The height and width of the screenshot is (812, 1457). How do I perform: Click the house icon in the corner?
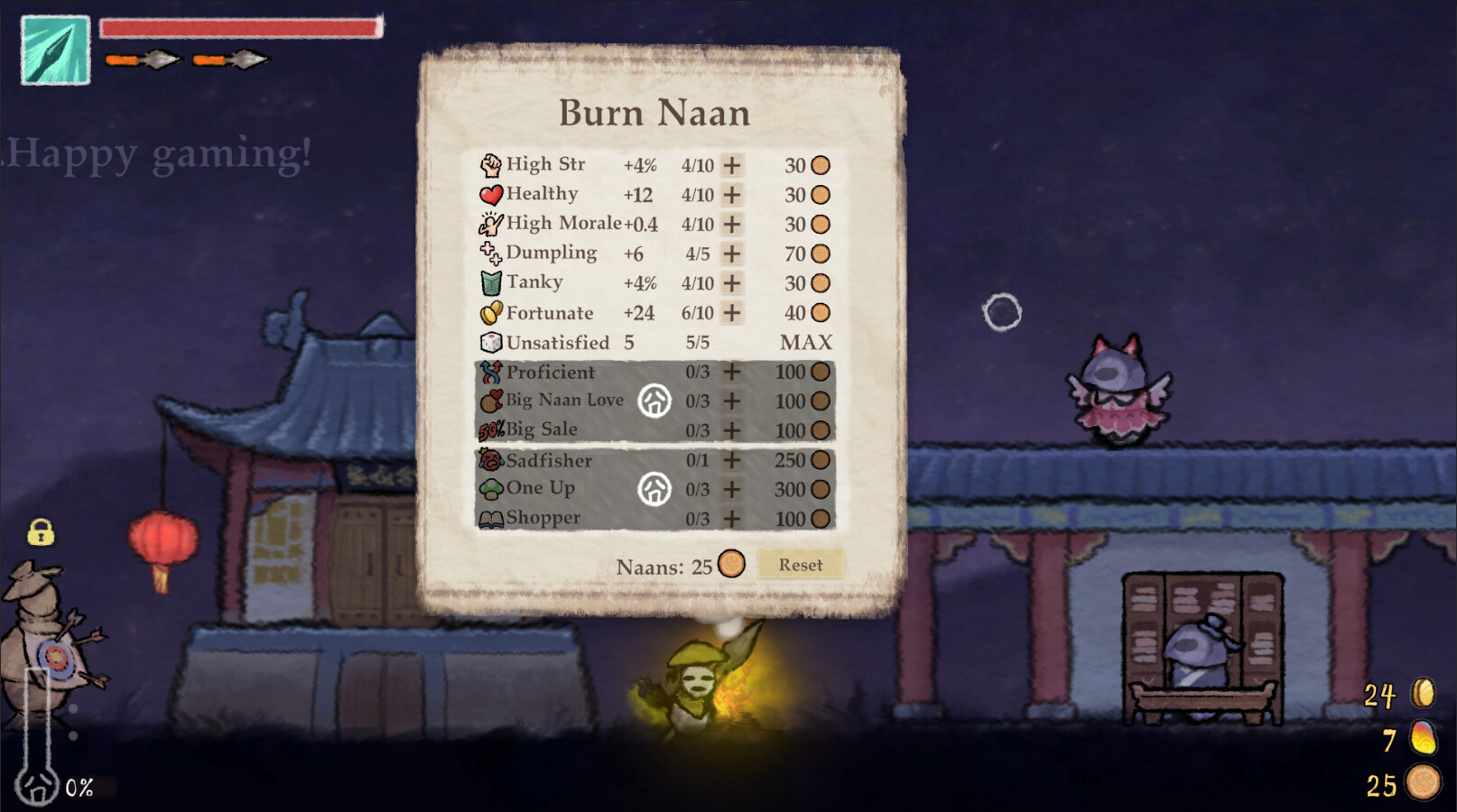[x=38, y=787]
